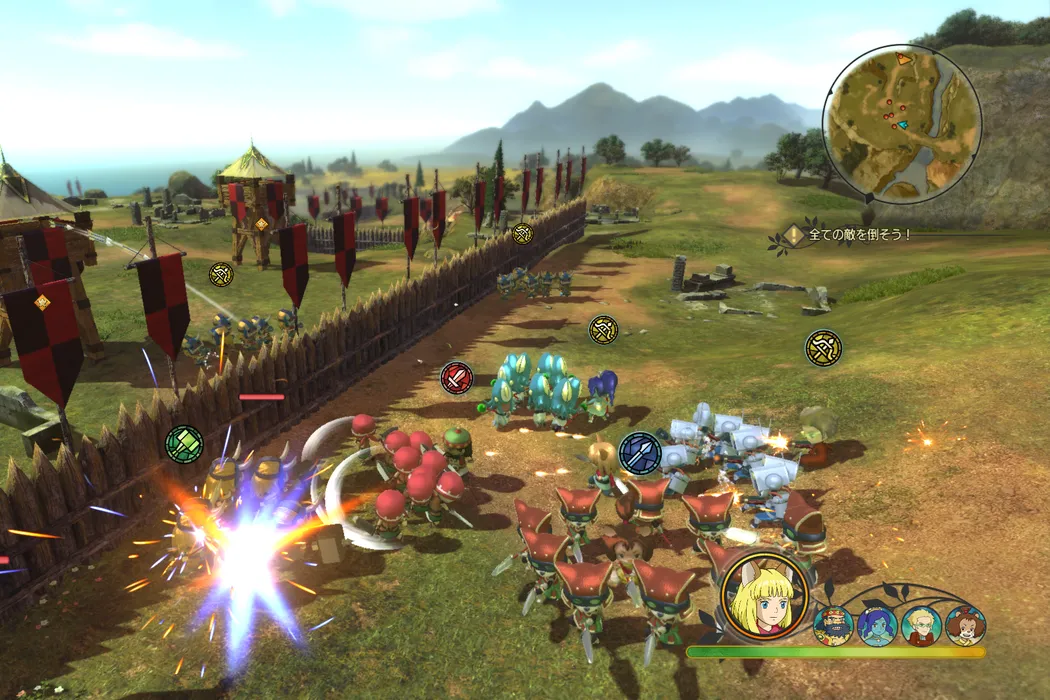1050x700 pixels.
Task: Choose the blue-haired woman portrait
Action: pyautogui.click(x=877, y=625)
